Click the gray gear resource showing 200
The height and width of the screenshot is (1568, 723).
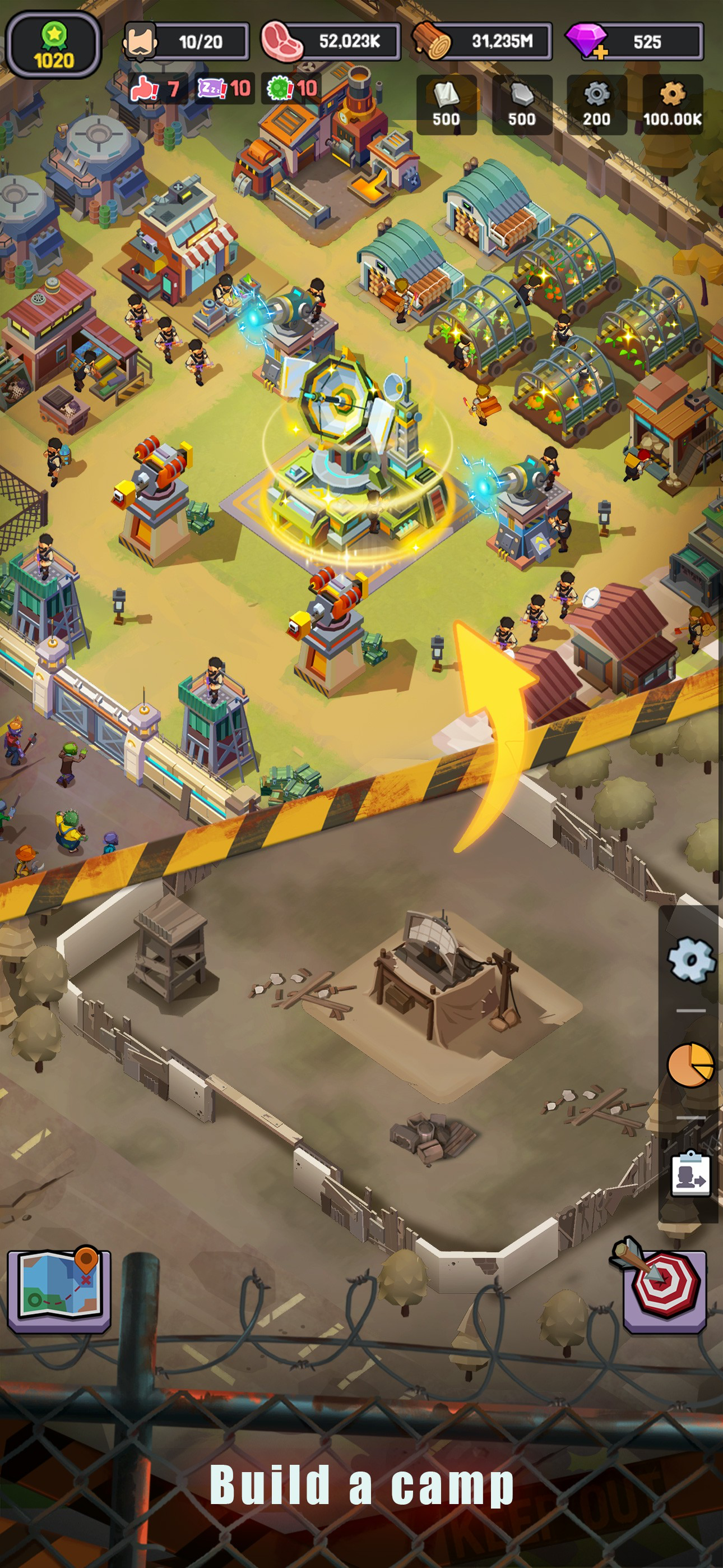597,104
